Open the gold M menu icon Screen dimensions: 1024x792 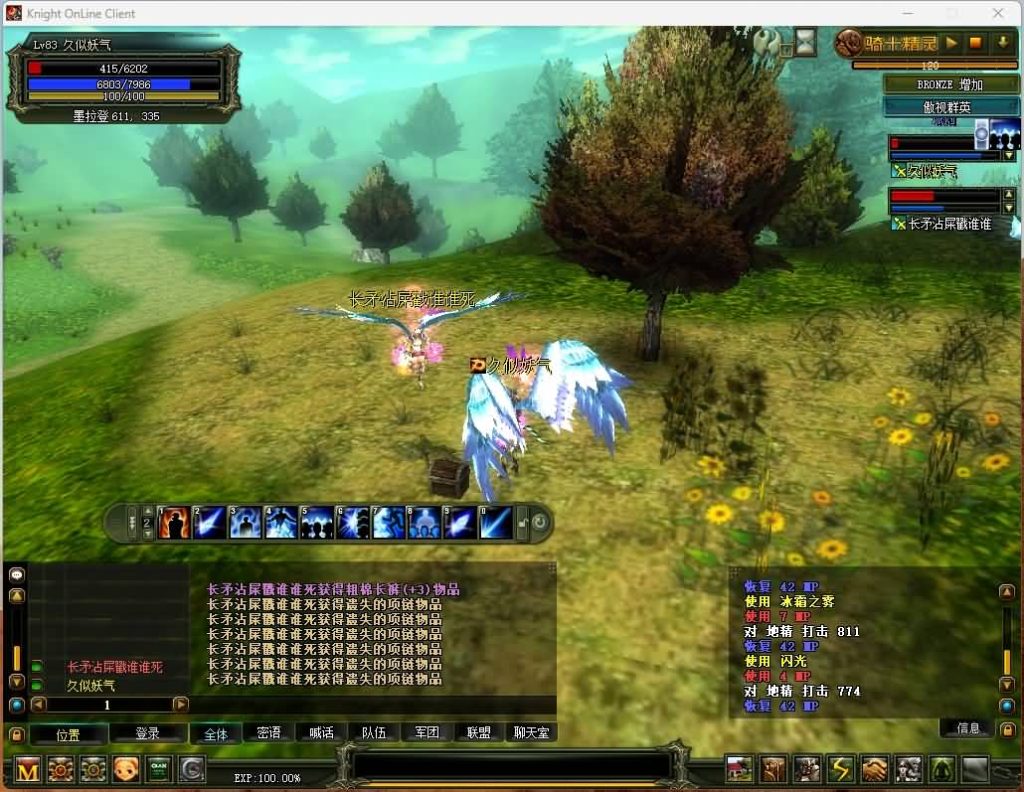click(28, 769)
